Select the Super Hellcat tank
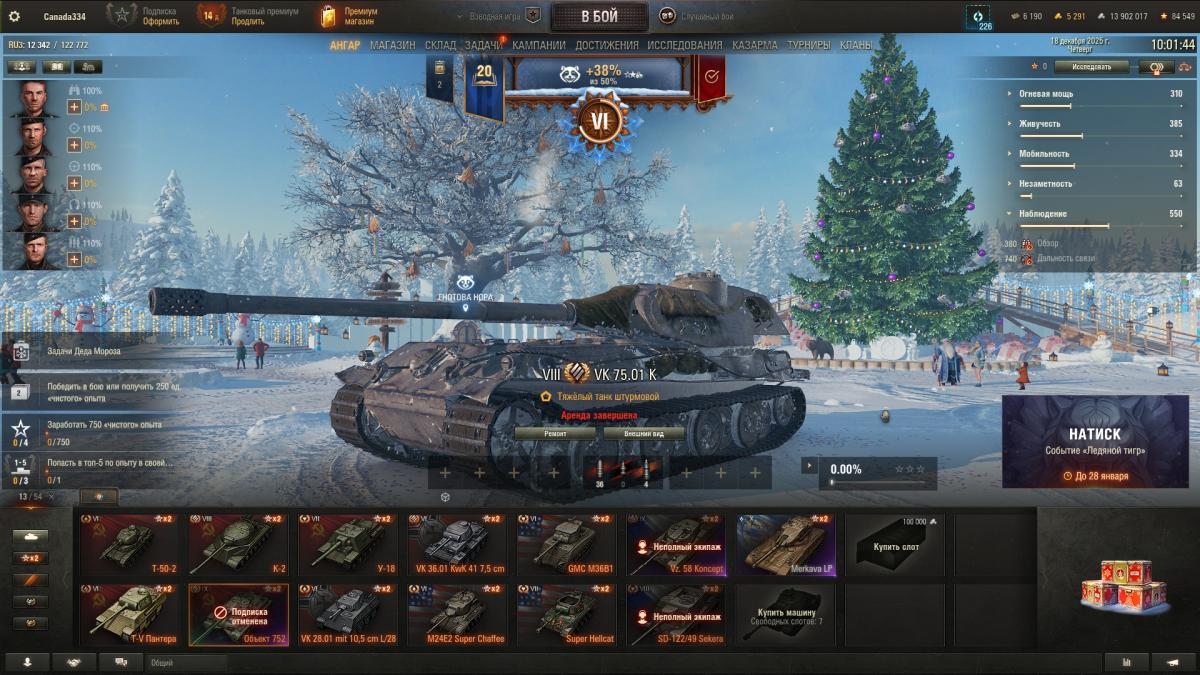Viewport: 1200px width, 675px height. 566,615
